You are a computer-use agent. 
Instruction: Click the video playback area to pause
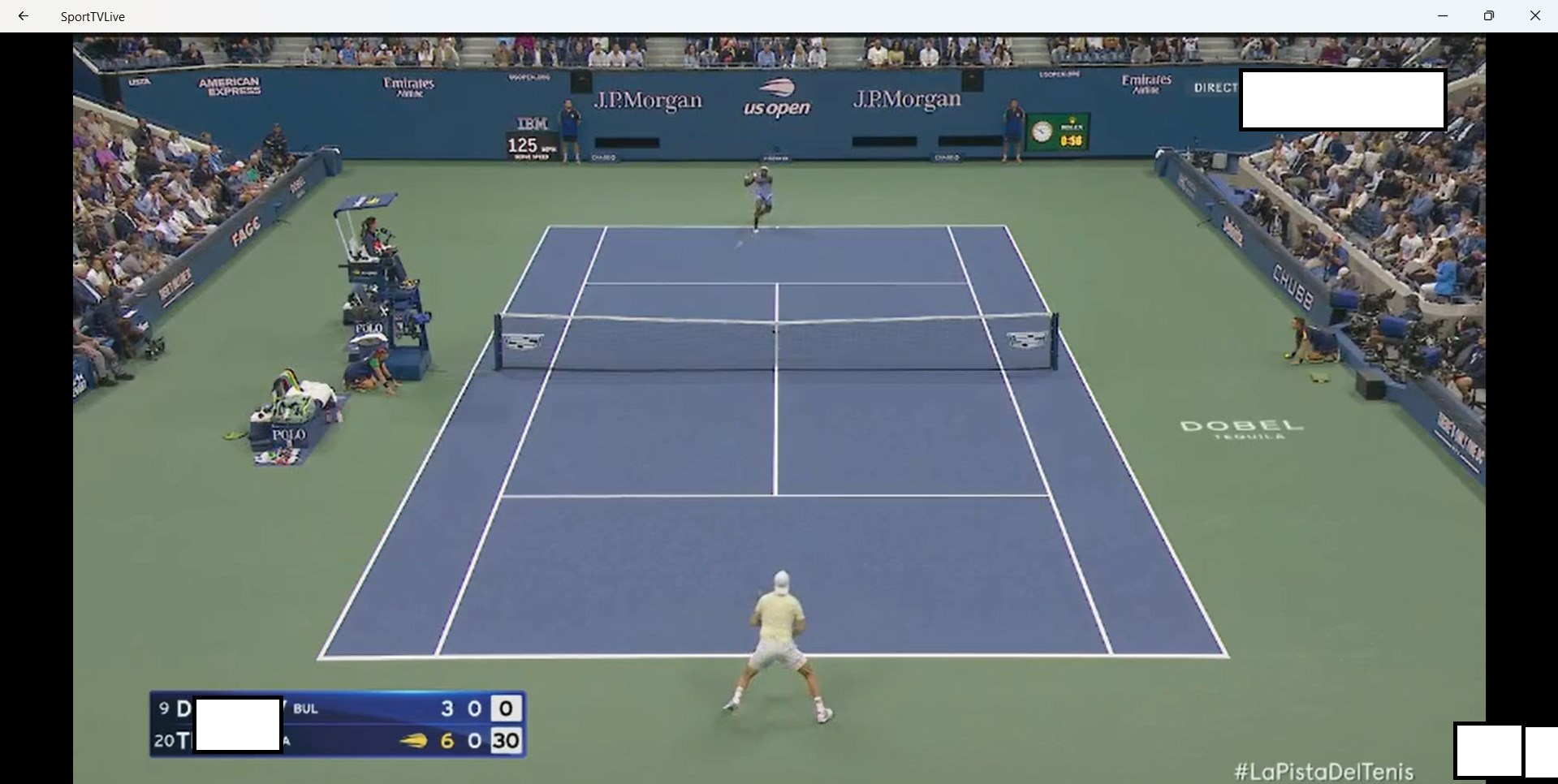point(779,406)
